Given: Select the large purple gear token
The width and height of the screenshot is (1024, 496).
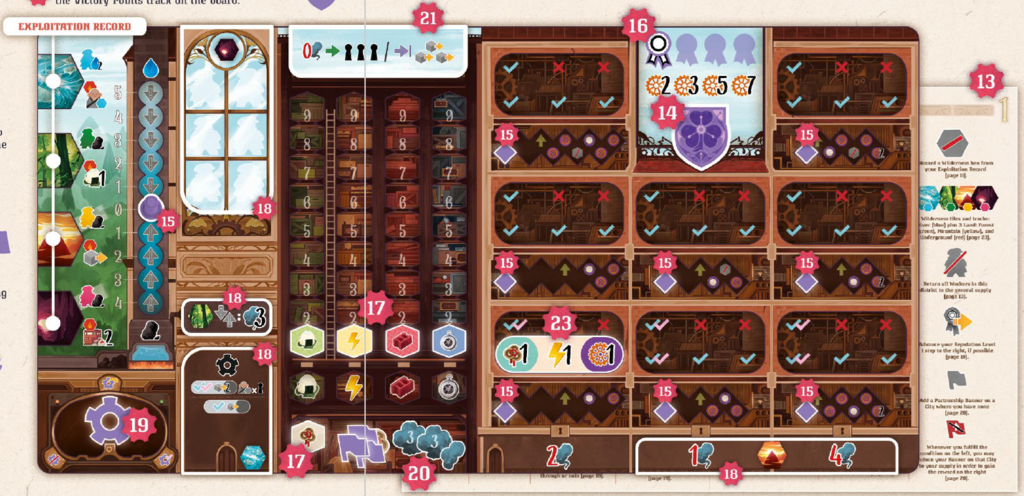Looking at the screenshot, I should point(110,421).
